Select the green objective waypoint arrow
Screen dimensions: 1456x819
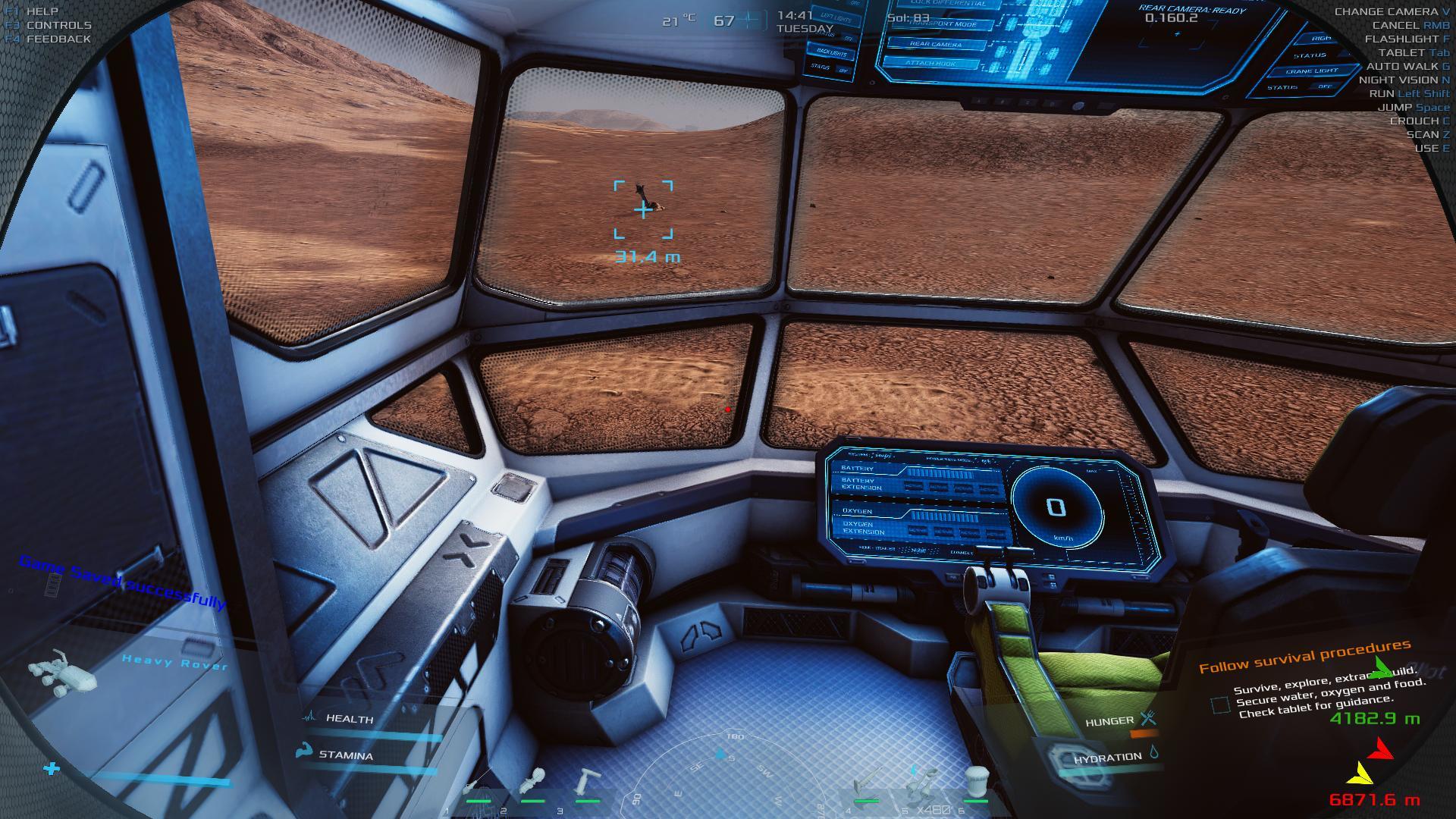(x=1382, y=668)
